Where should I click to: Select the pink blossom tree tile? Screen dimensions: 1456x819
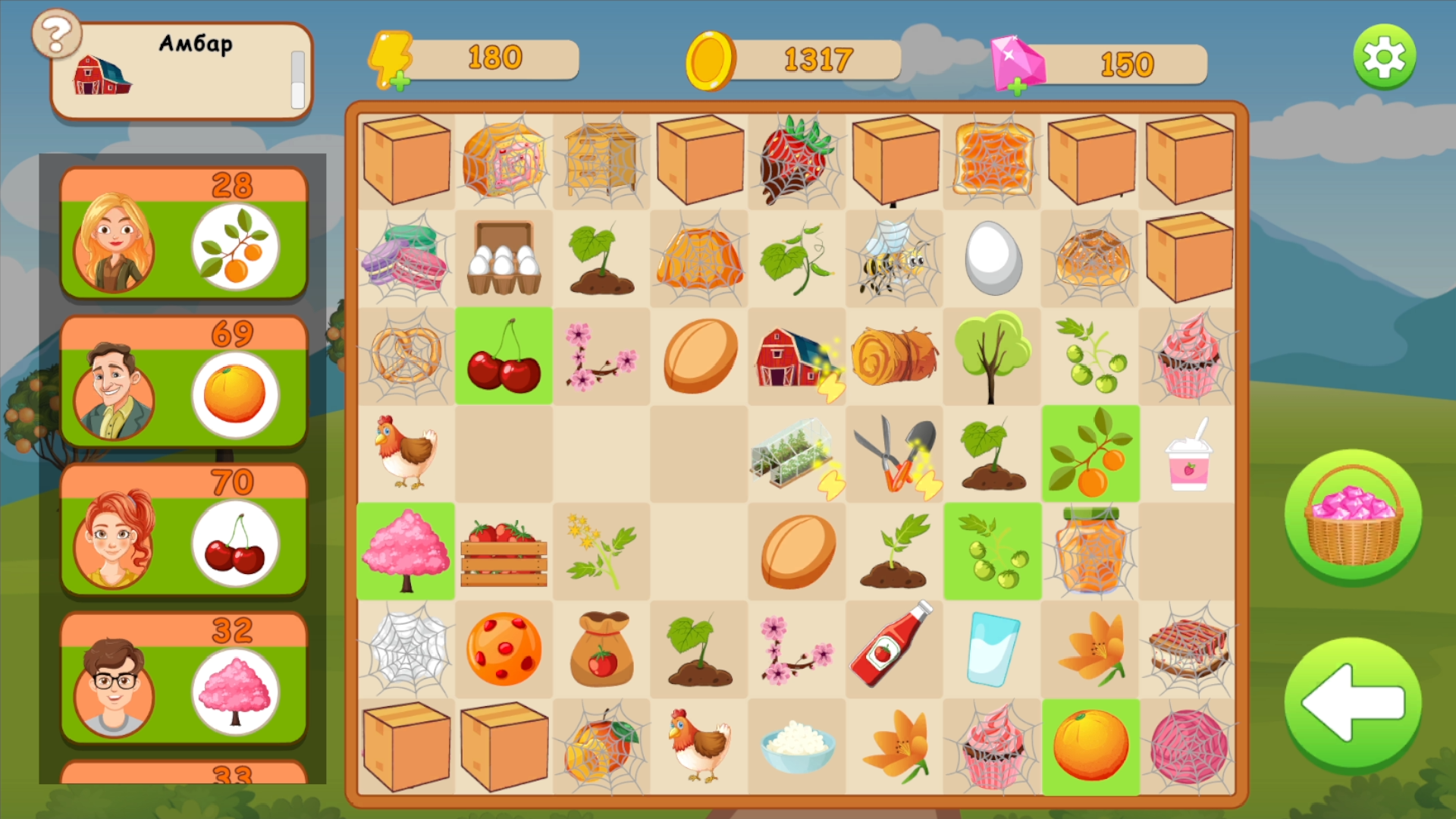pos(406,551)
